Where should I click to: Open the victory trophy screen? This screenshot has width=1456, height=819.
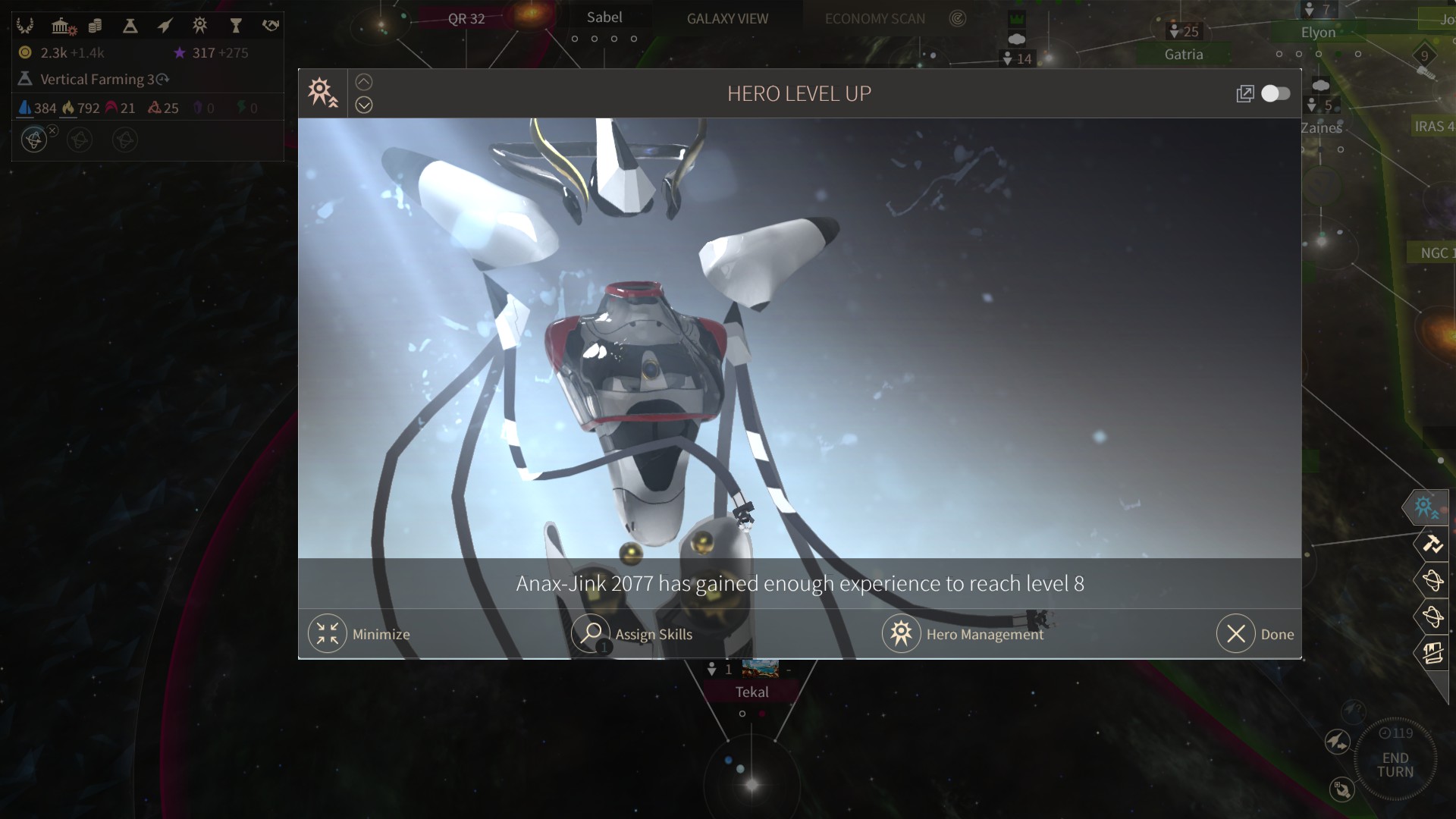236,27
